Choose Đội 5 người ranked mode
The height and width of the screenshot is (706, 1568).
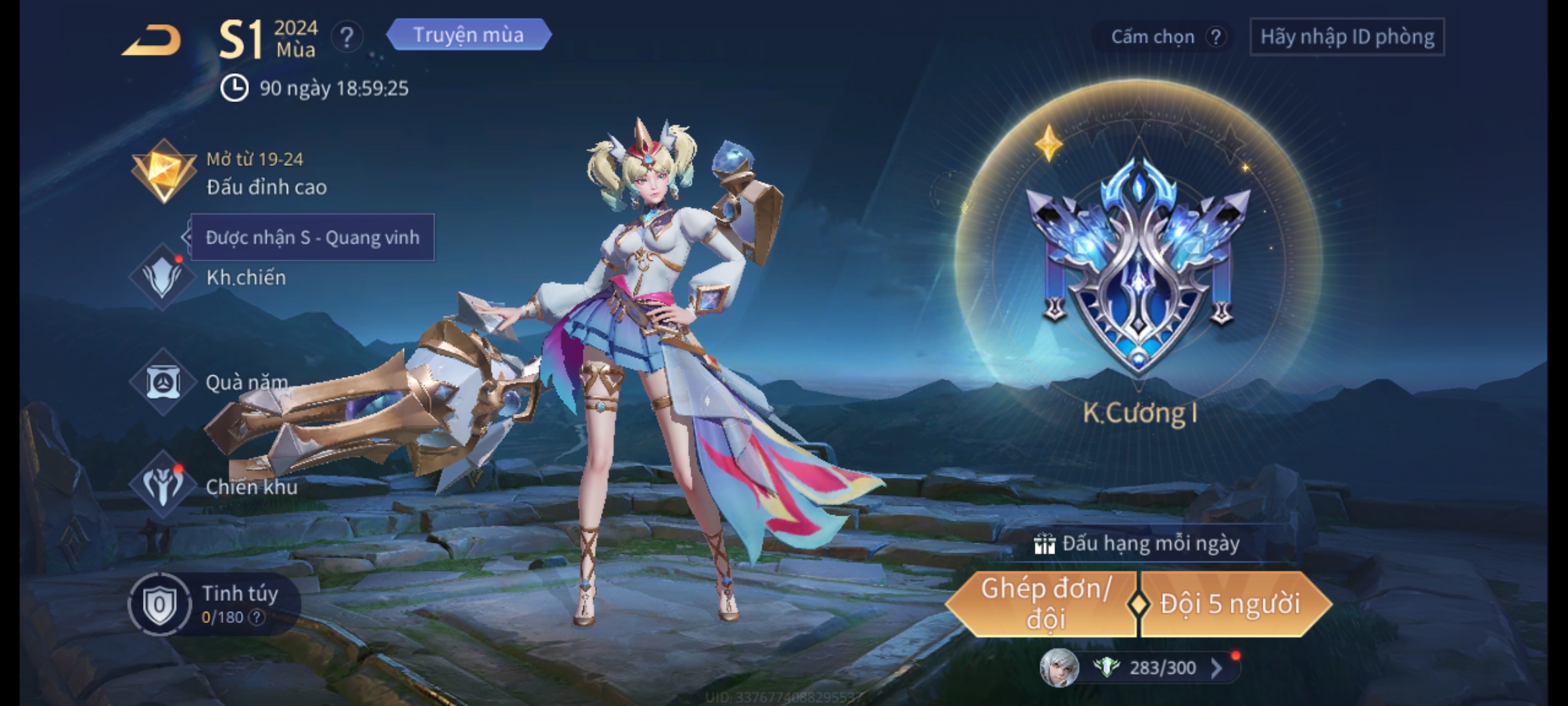pyautogui.click(x=1230, y=604)
